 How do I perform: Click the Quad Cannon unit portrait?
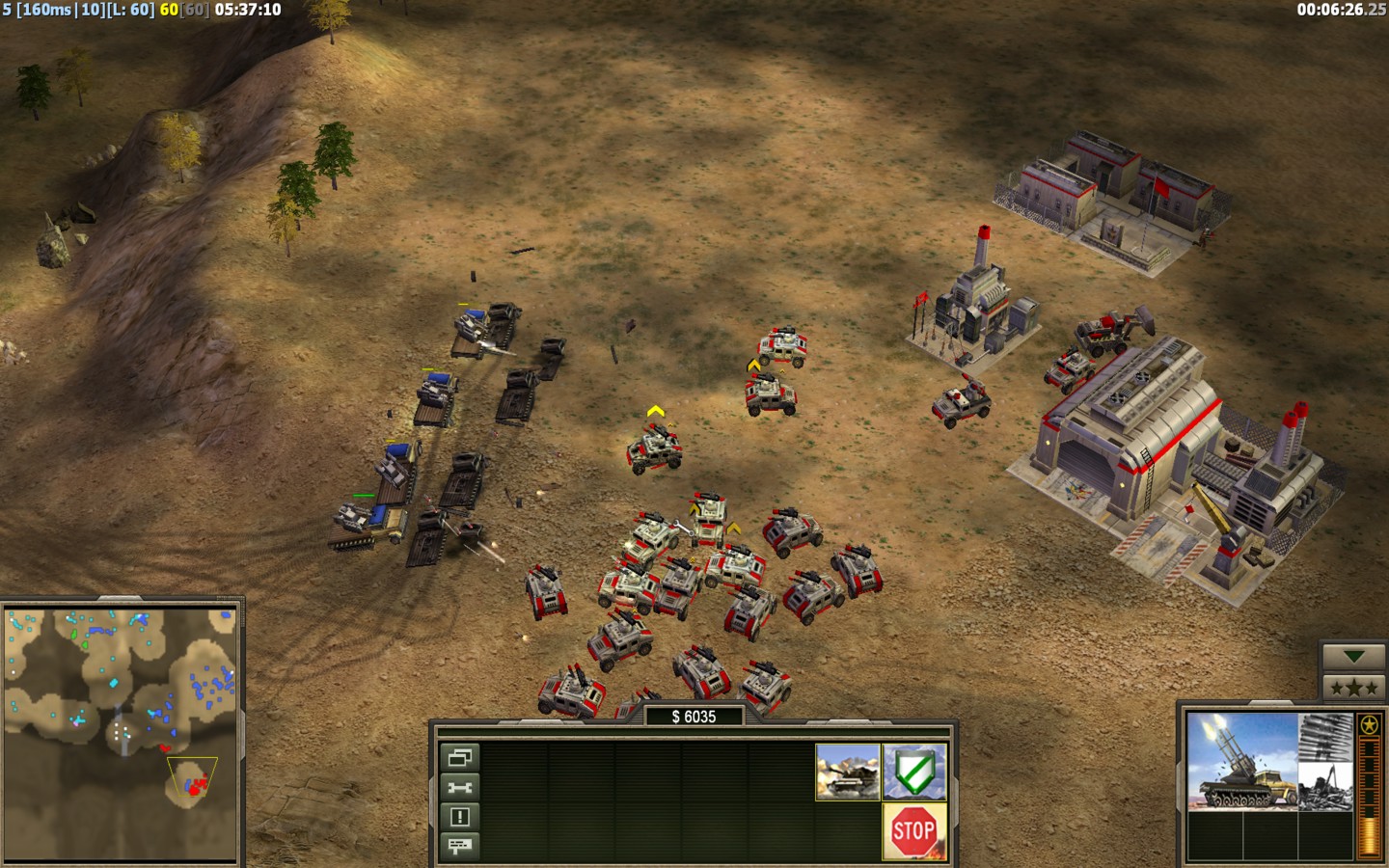1241,761
